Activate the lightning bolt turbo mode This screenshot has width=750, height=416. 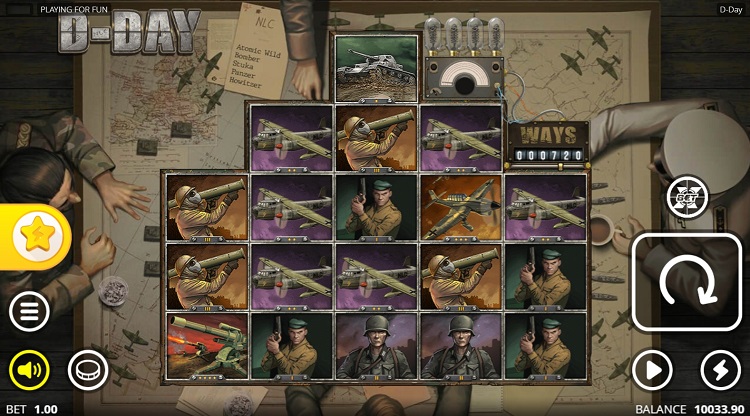click(x=720, y=371)
